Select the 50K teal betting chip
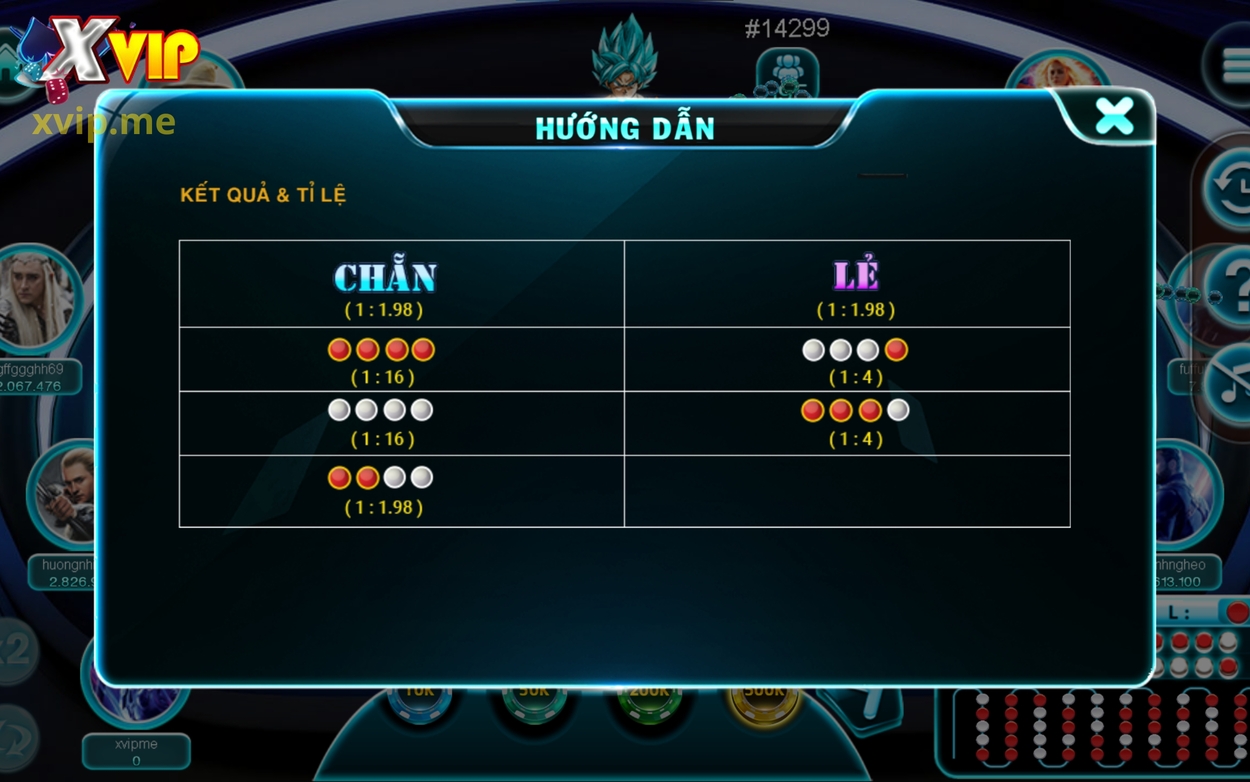The height and width of the screenshot is (782, 1250). pos(534,699)
